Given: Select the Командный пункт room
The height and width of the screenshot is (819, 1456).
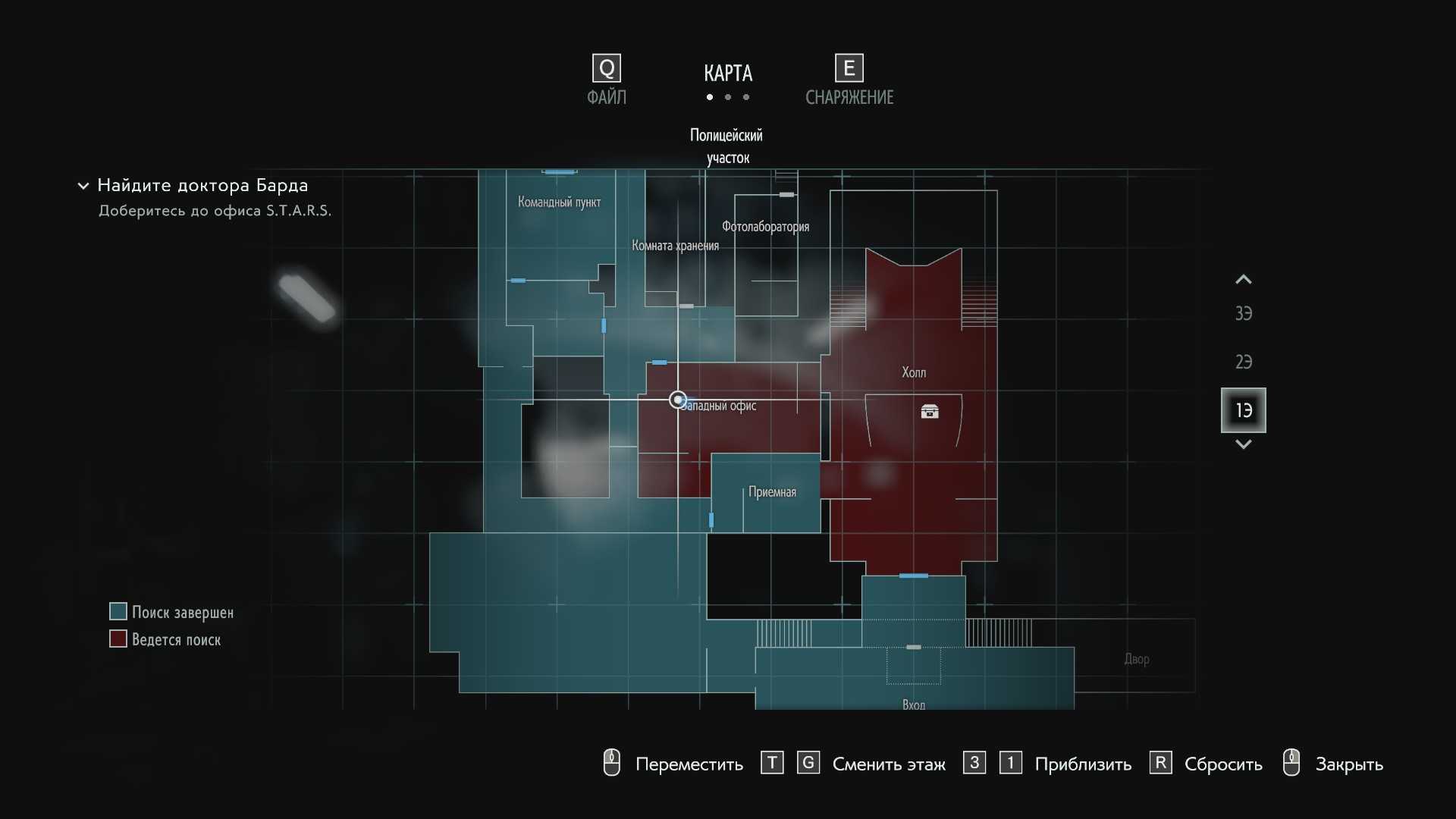Looking at the screenshot, I should click(x=559, y=202).
